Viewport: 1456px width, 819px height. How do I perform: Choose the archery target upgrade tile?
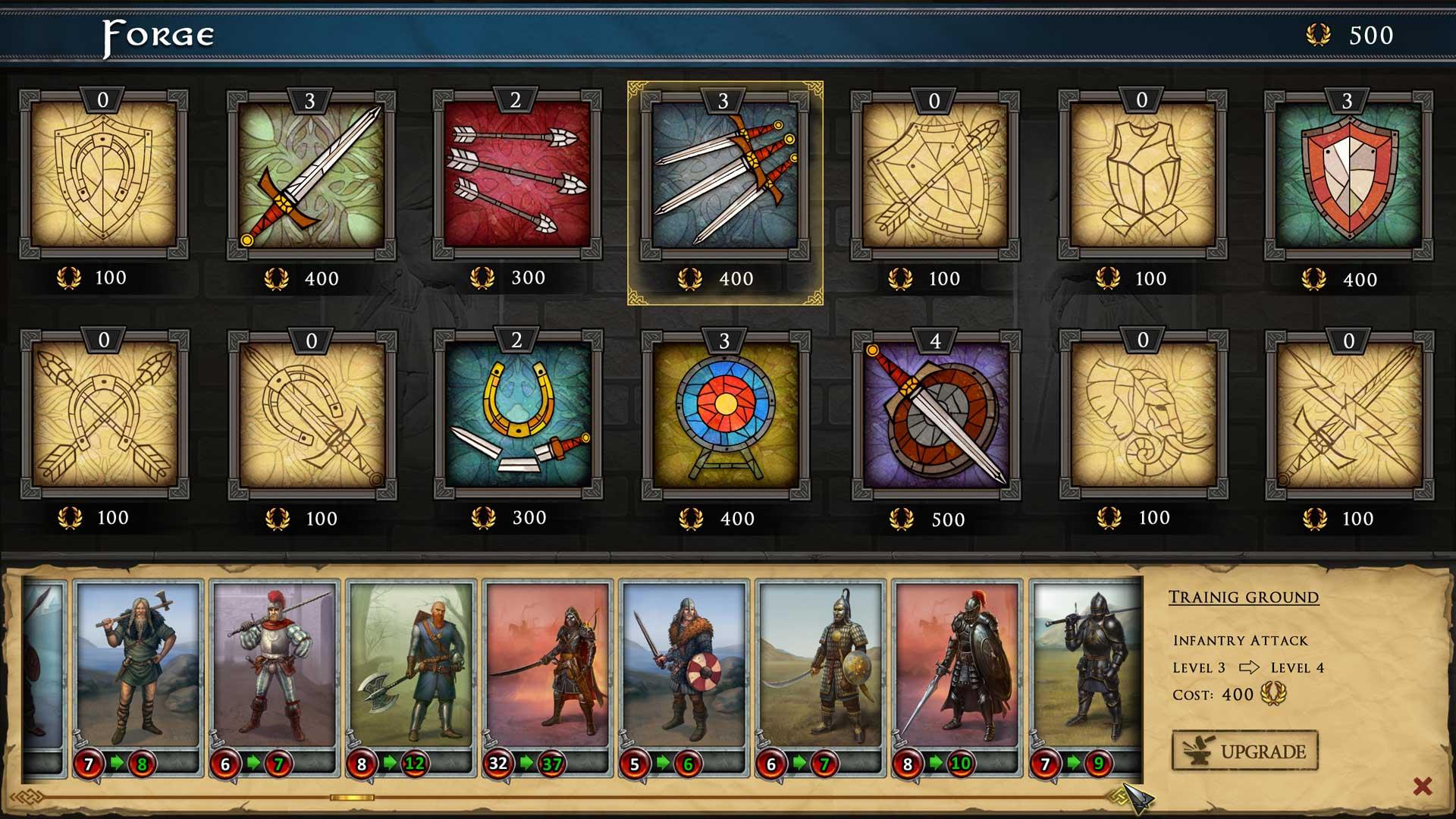726,415
